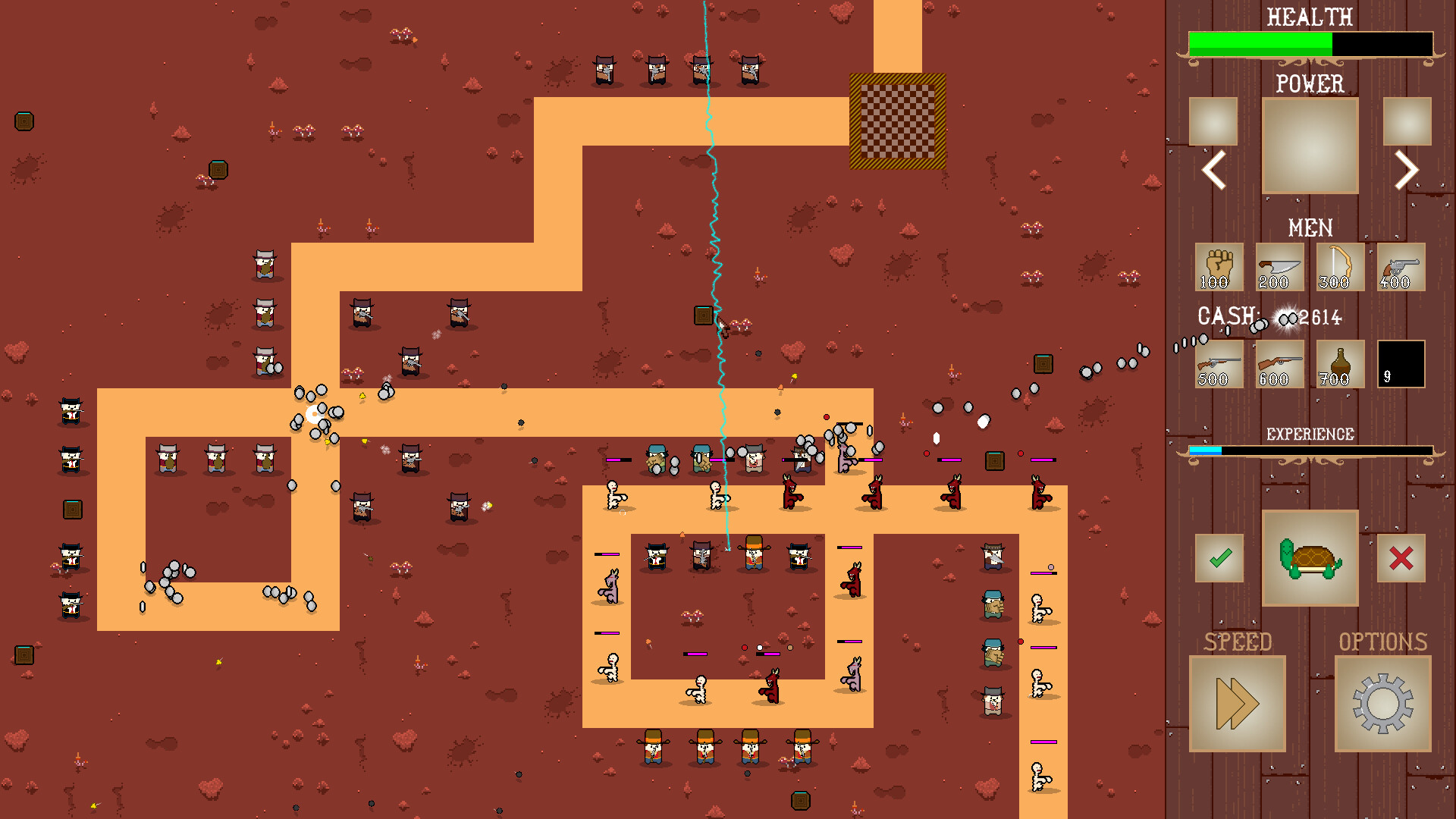The height and width of the screenshot is (819, 1456).
Task: Click the Health bar at the top
Action: pyautogui.click(x=1310, y=44)
